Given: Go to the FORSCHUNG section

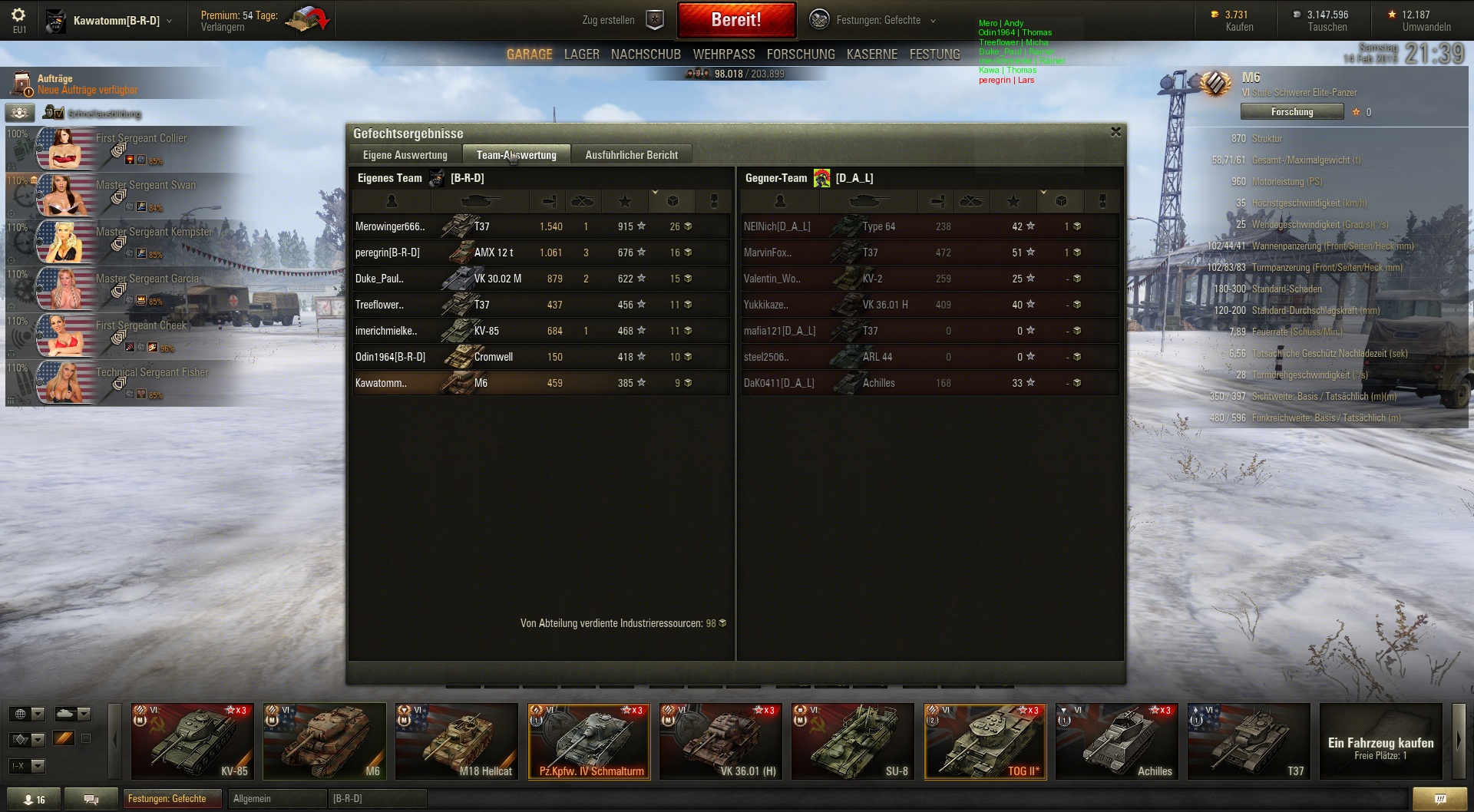Looking at the screenshot, I should tap(800, 54).
